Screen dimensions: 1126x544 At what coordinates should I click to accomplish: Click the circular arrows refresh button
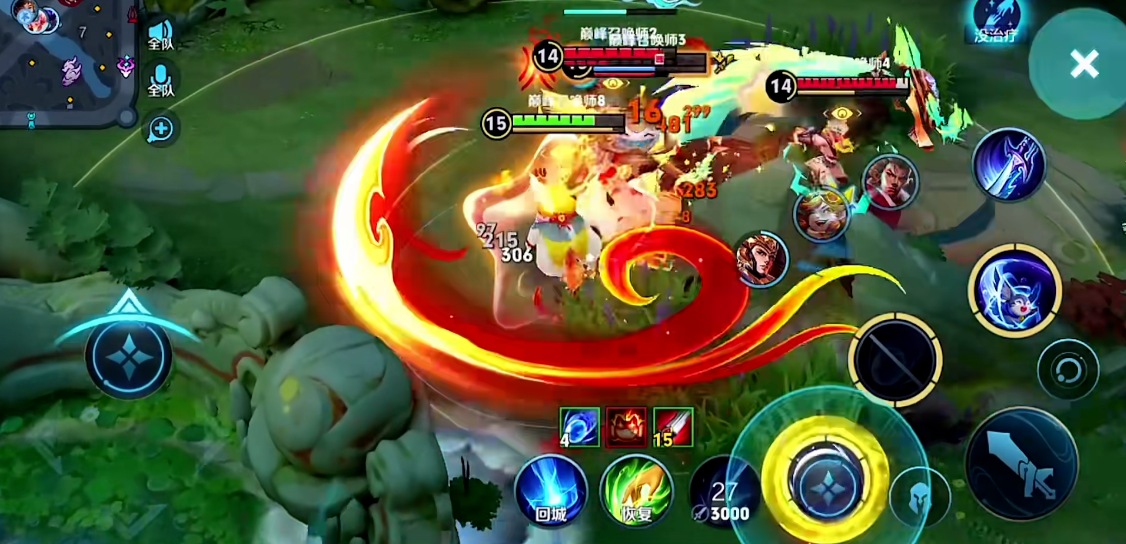point(1068,371)
